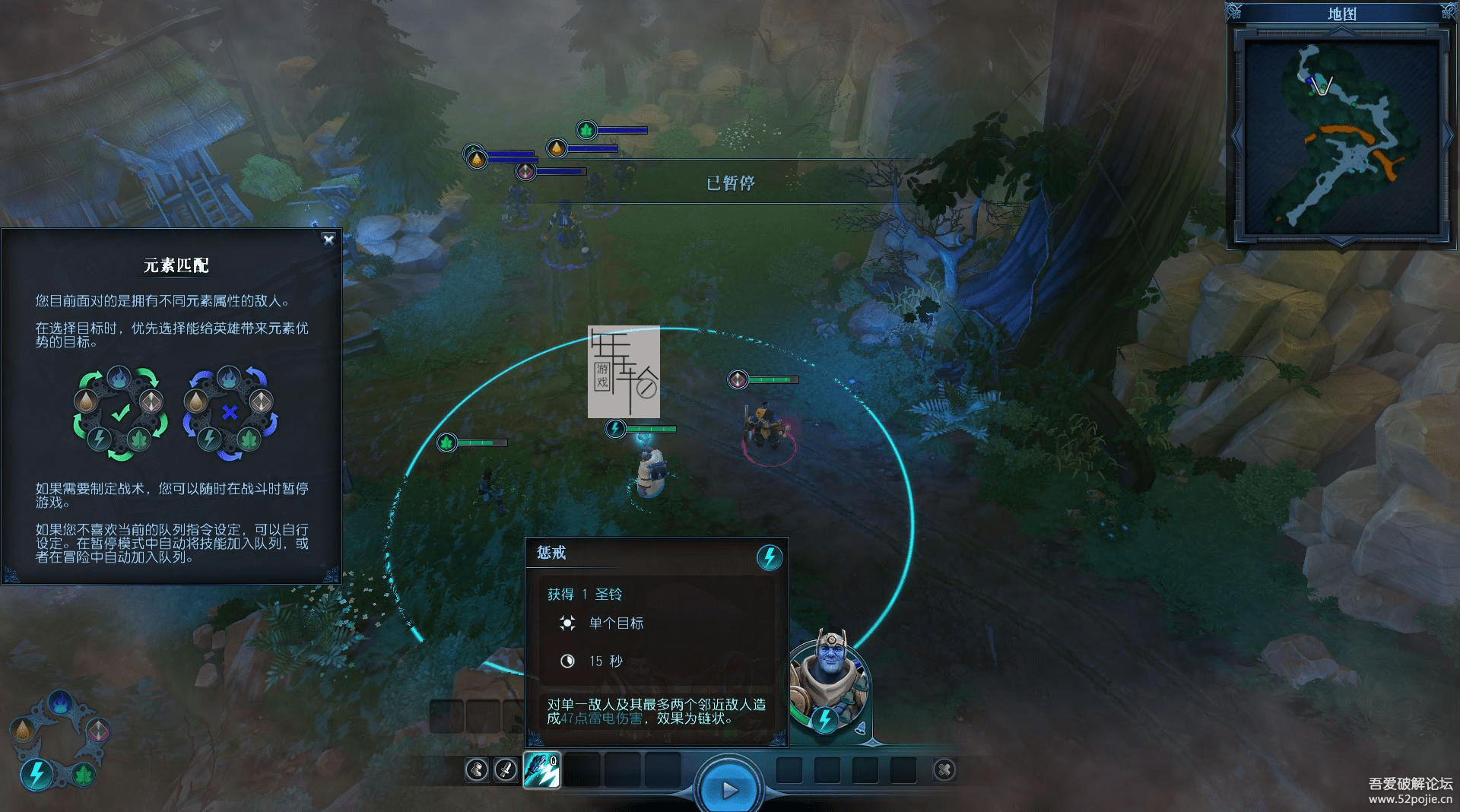Viewport: 1460px width, 812px height.
Task: Choose the sword attack command icon
Action: 506,770
